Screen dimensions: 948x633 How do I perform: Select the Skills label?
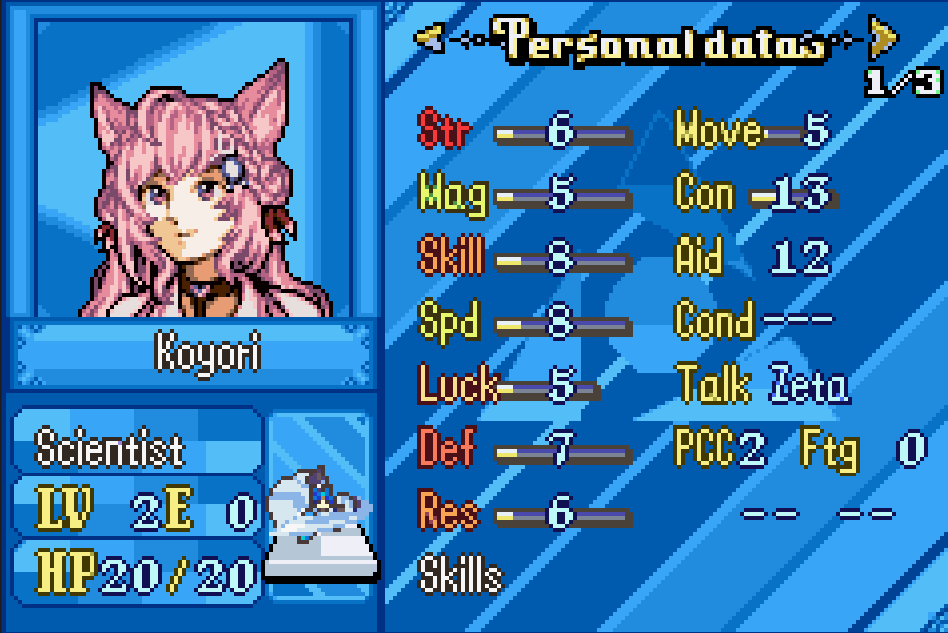(x=460, y=576)
